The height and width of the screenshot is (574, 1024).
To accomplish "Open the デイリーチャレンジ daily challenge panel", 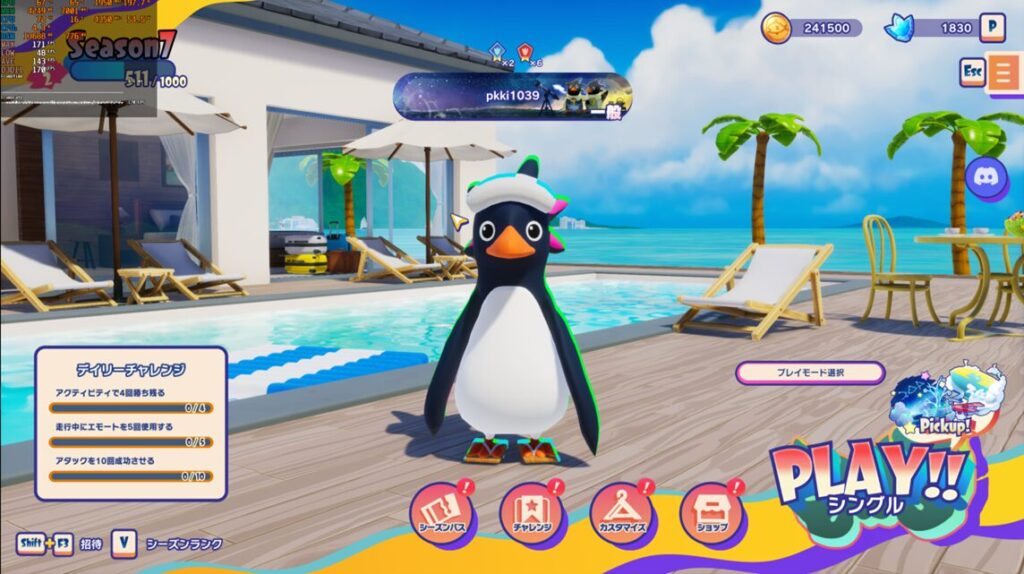I will [x=131, y=422].
